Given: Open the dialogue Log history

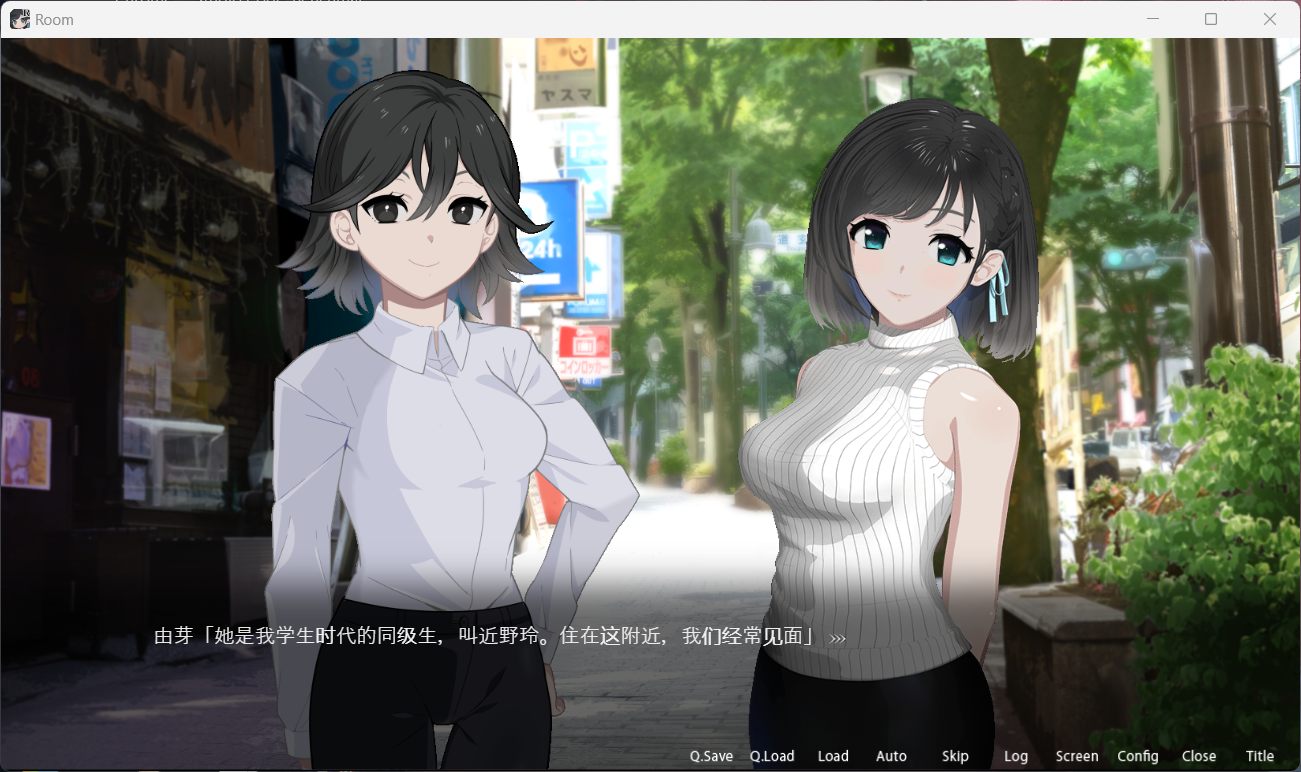Looking at the screenshot, I should click(x=1016, y=756).
